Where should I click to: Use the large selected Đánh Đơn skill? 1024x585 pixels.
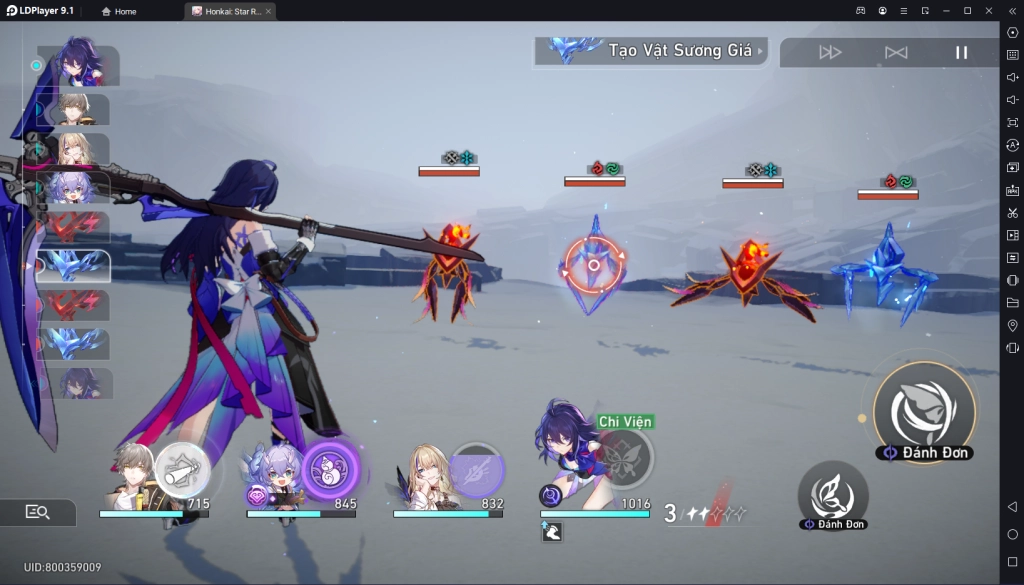(x=923, y=410)
